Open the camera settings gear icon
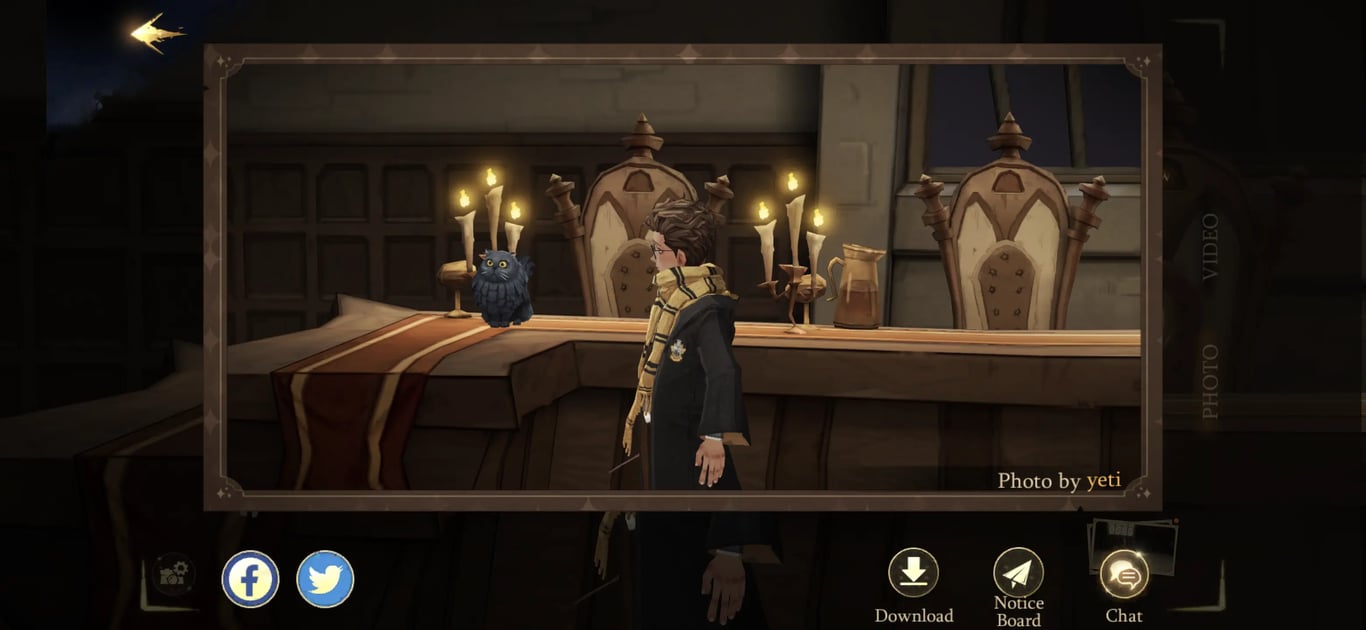The height and width of the screenshot is (630, 1366). [x=174, y=574]
